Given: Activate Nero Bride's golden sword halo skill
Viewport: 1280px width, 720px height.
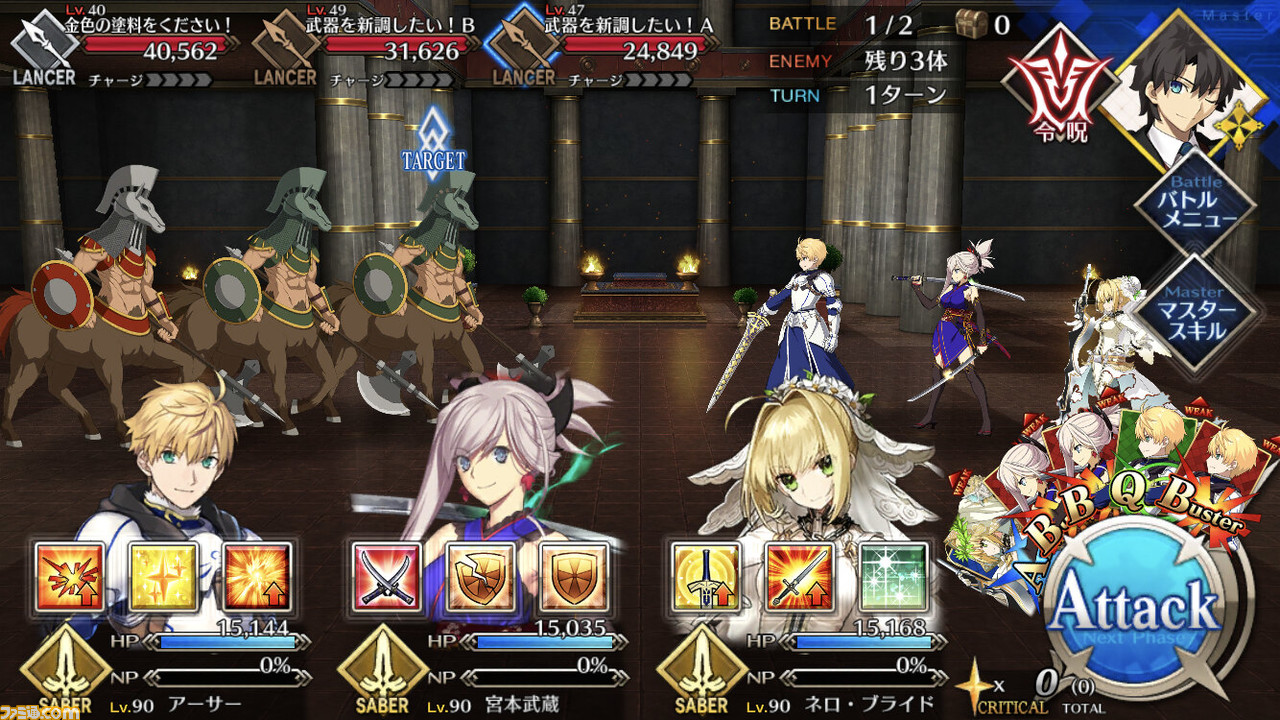Looking at the screenshot, I should coord(705,578).
